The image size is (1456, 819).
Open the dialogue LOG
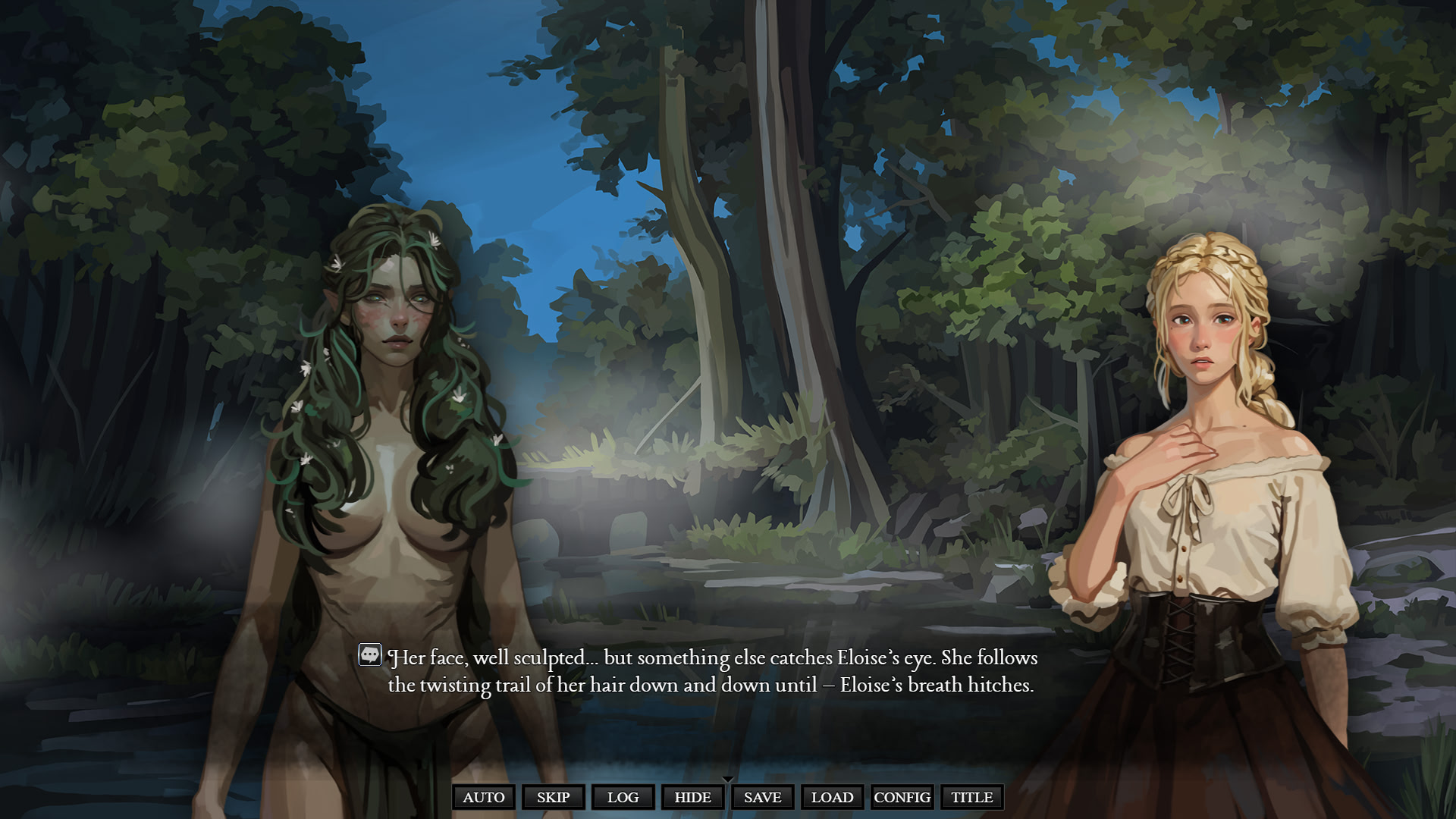click(x=623, y=797)
